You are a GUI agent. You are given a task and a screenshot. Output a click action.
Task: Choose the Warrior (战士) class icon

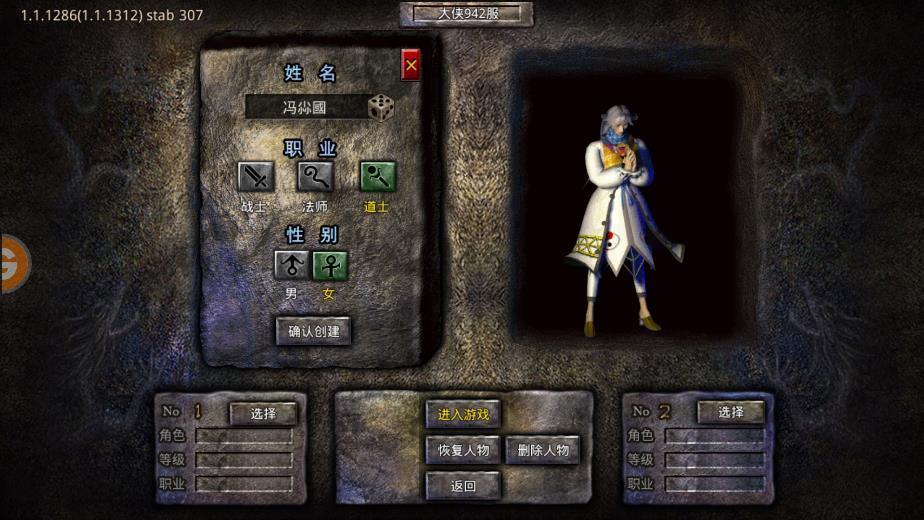255,176
